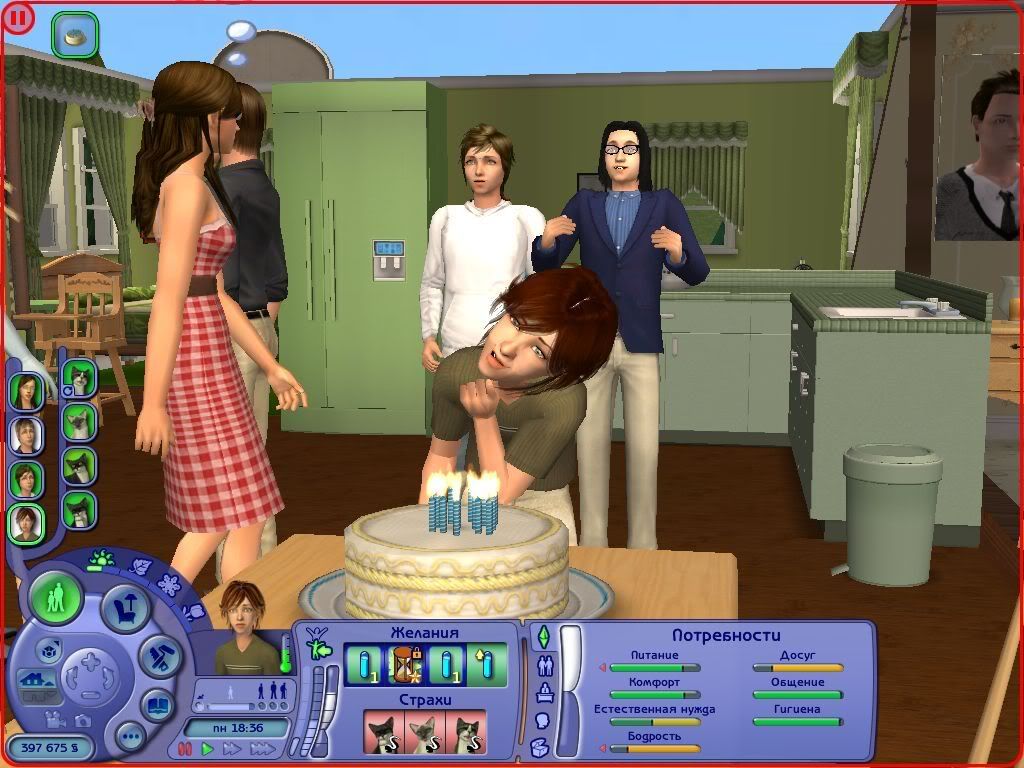This screenshot has width=1024, height=768.
Task: Set the fastest triple-arrow game speed
Action: 263,748
